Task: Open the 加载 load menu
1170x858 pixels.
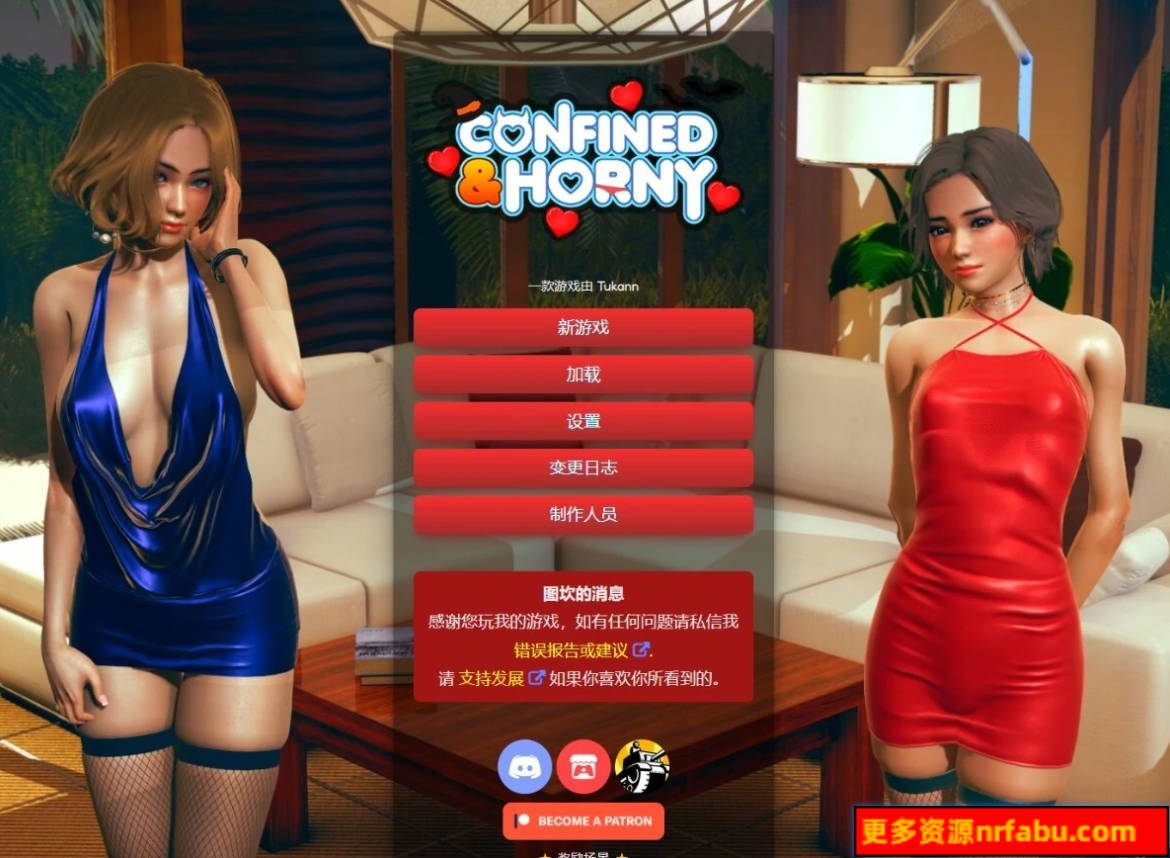Action: 583,375
